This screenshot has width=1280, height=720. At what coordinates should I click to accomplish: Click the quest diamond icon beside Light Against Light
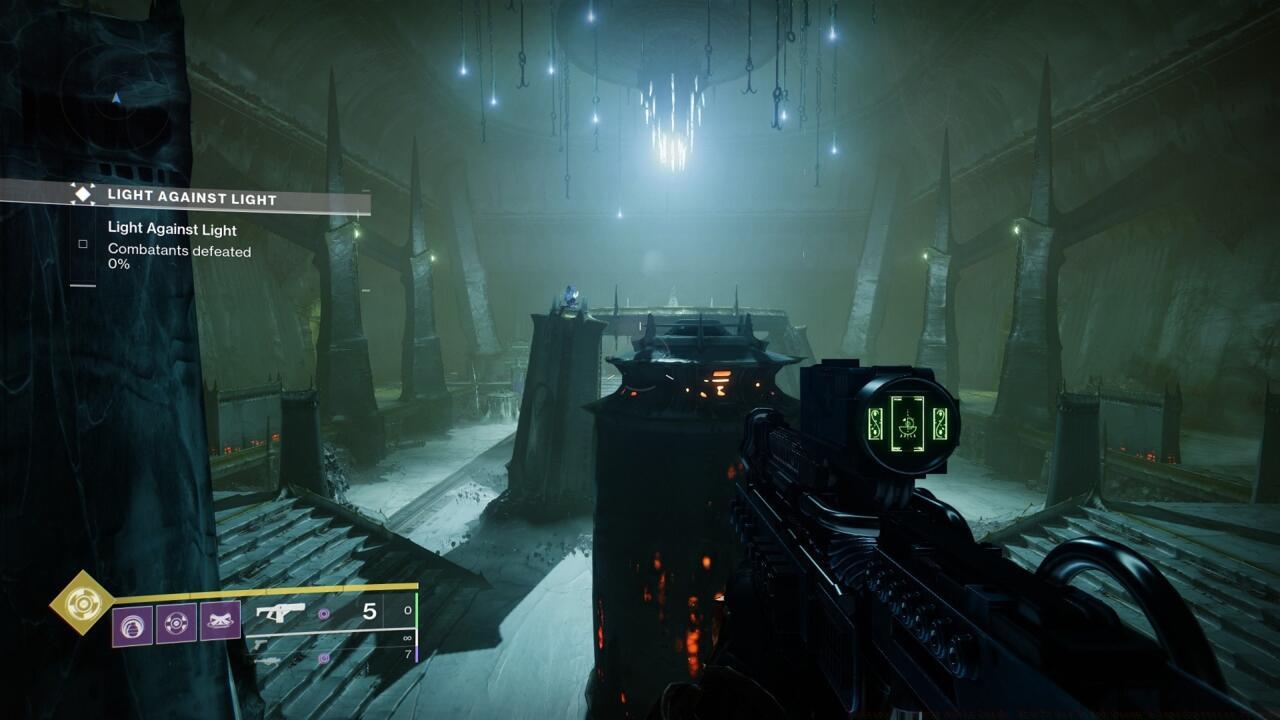coord(83,194)
